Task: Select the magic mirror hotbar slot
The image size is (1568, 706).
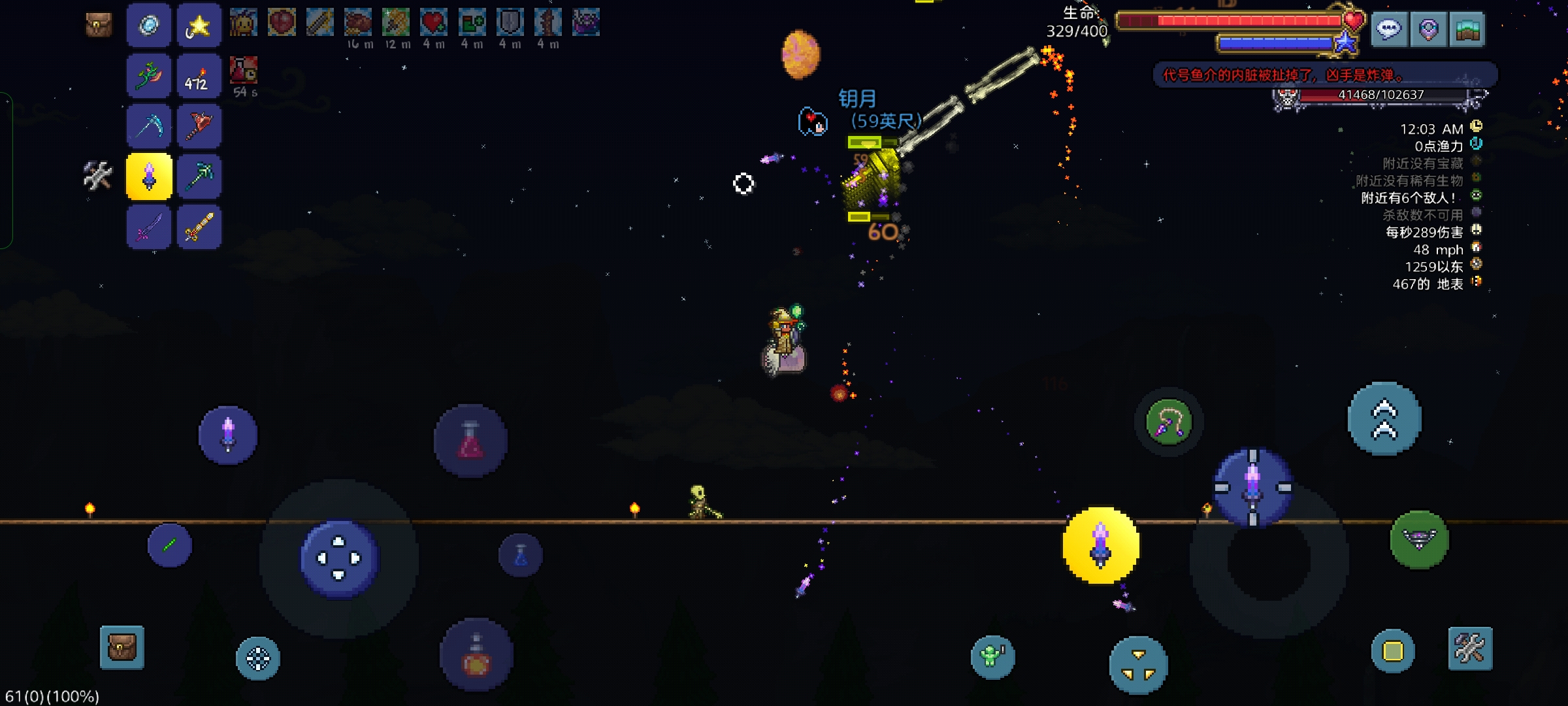Action: coord(149,26)
